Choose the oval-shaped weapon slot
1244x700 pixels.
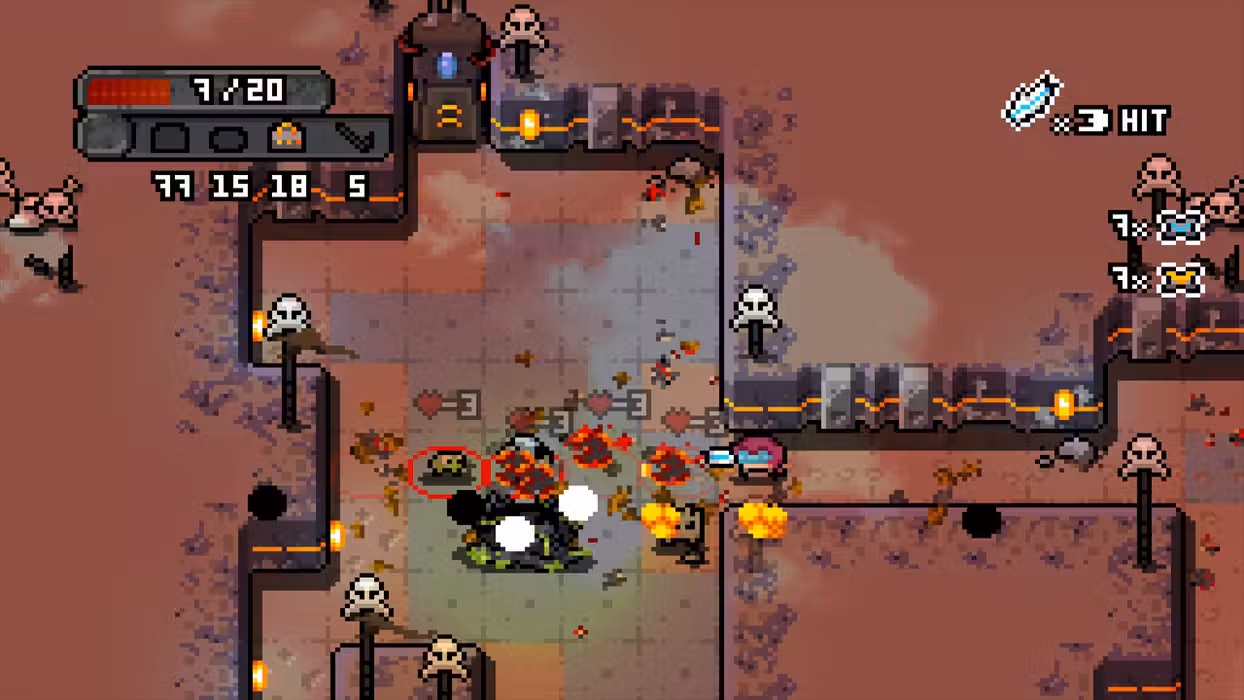[228, 136]
